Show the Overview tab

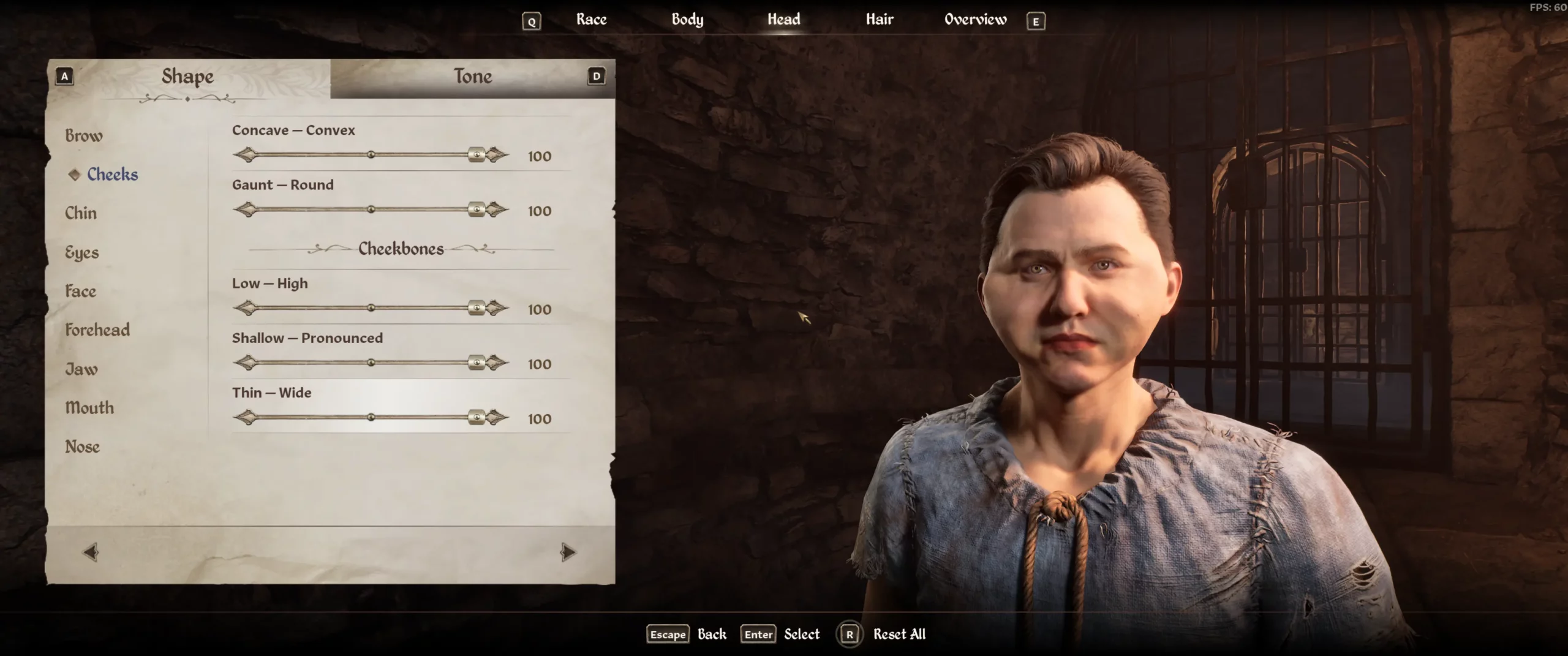975,20
